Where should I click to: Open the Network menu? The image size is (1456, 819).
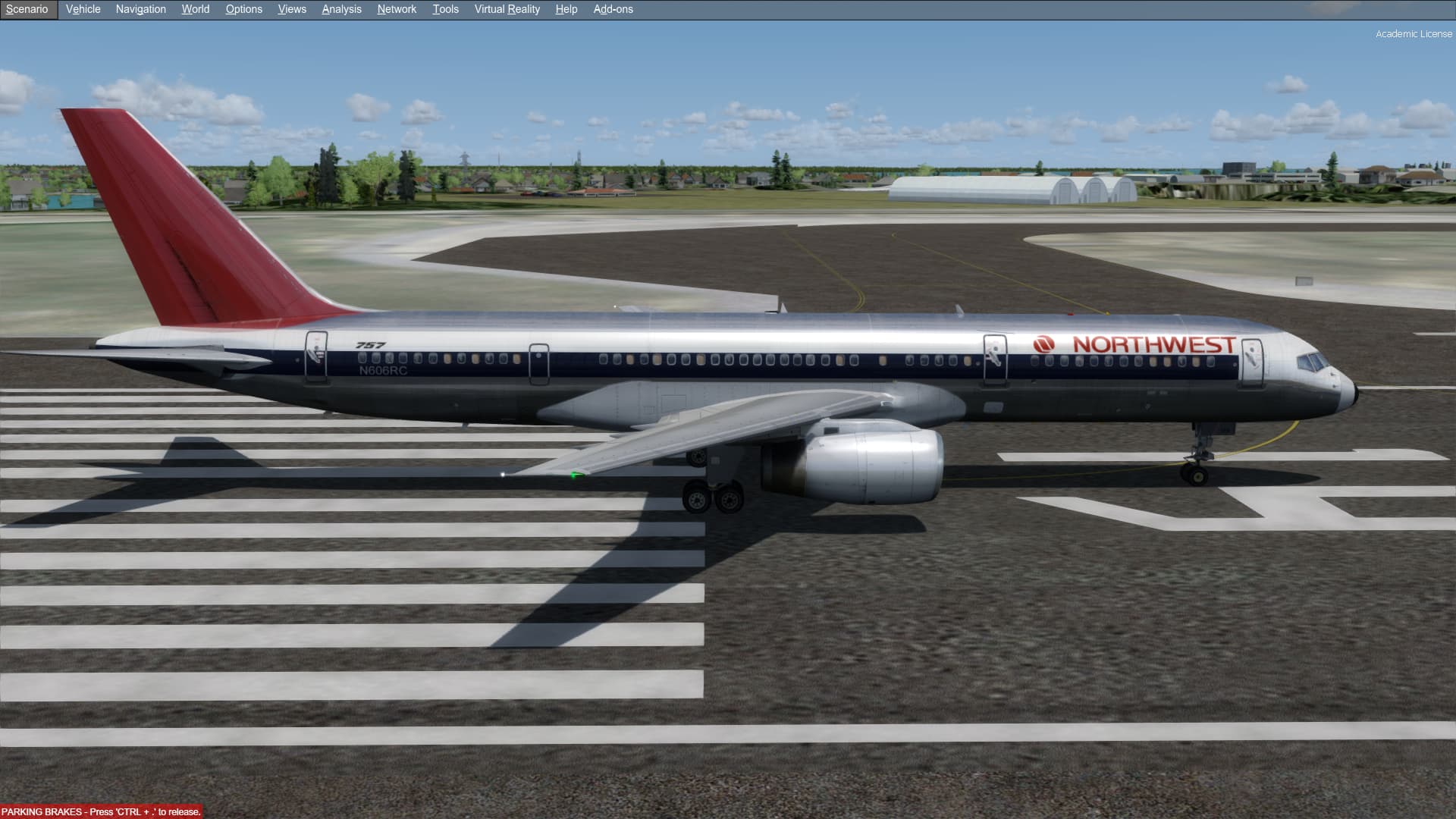pos(397,9)
